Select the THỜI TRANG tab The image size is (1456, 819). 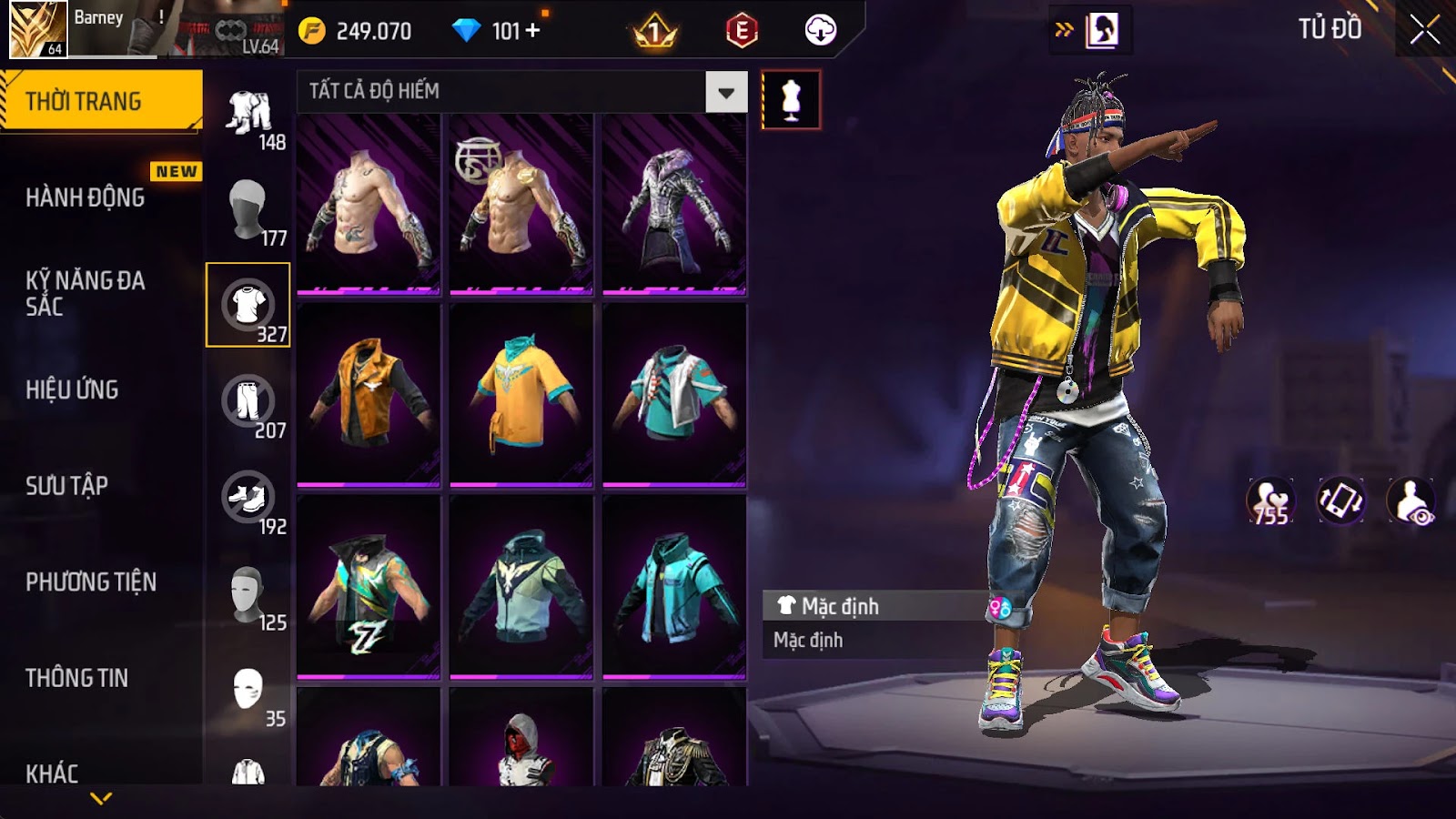pos(84,101)
